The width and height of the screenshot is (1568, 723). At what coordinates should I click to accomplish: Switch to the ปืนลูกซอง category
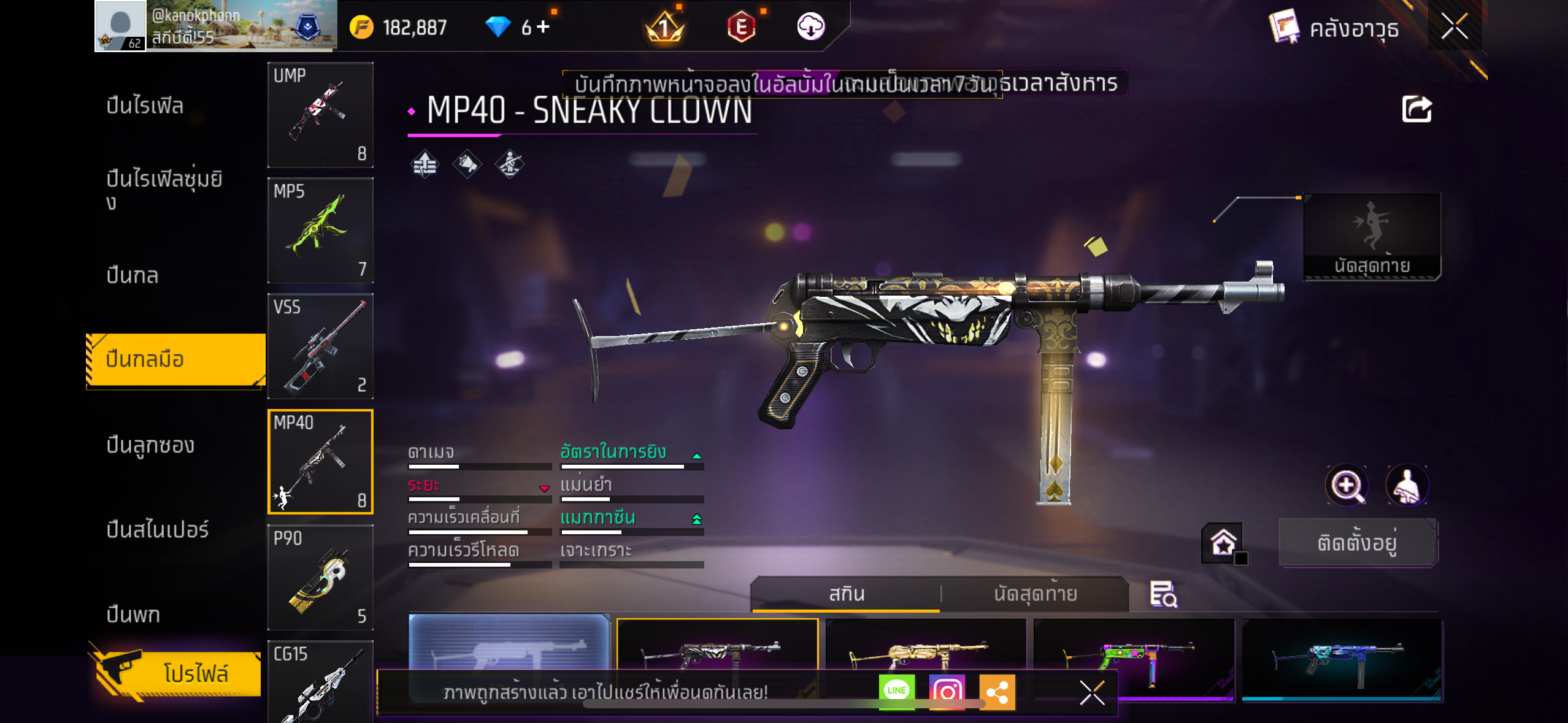150,445
